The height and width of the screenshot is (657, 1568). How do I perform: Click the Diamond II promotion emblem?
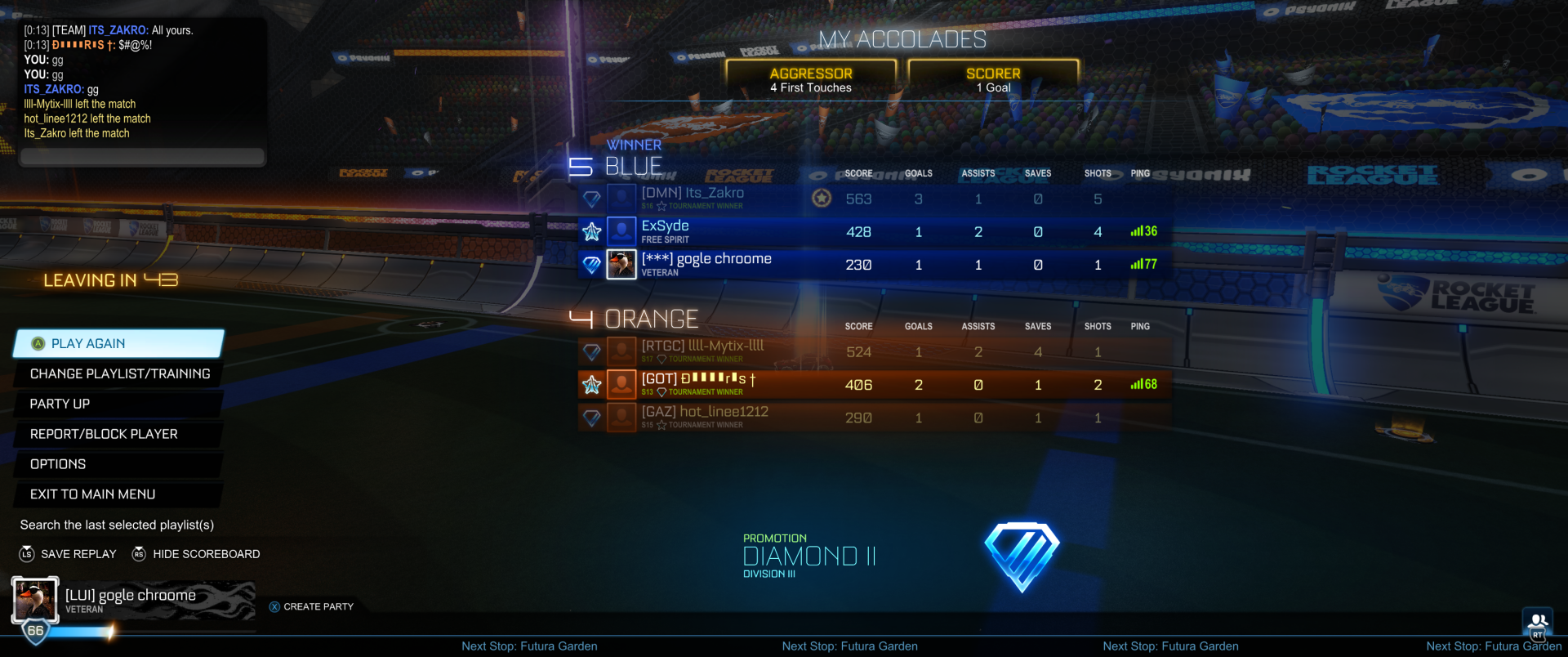(1022, 554)
